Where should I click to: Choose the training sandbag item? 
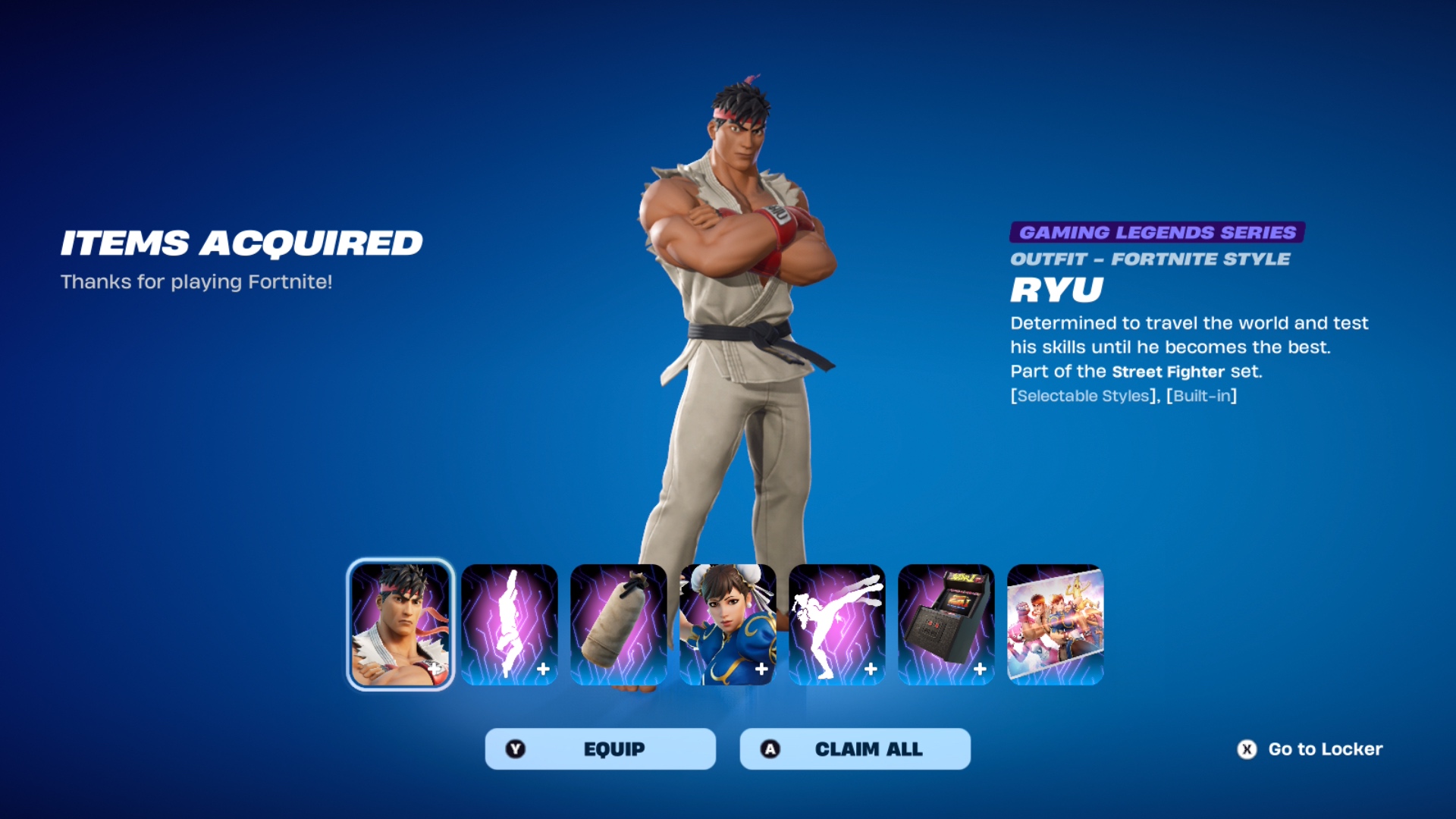click(619, 625)
